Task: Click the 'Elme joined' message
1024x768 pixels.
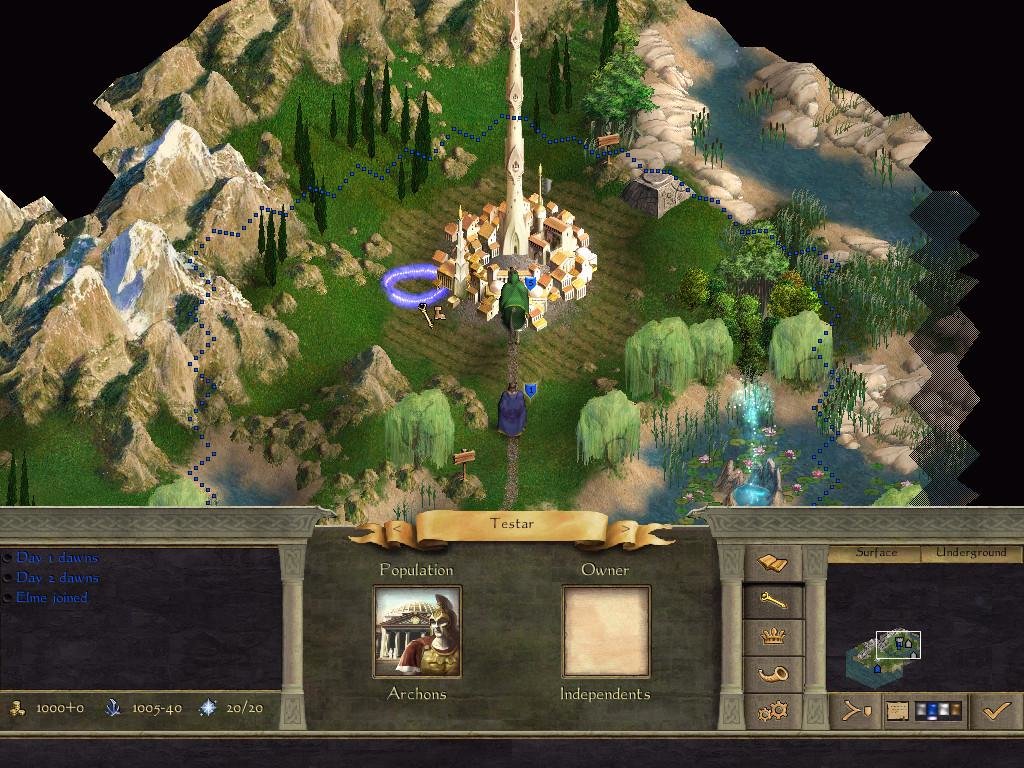Action: pyautogui.click(x=52, y=598)
